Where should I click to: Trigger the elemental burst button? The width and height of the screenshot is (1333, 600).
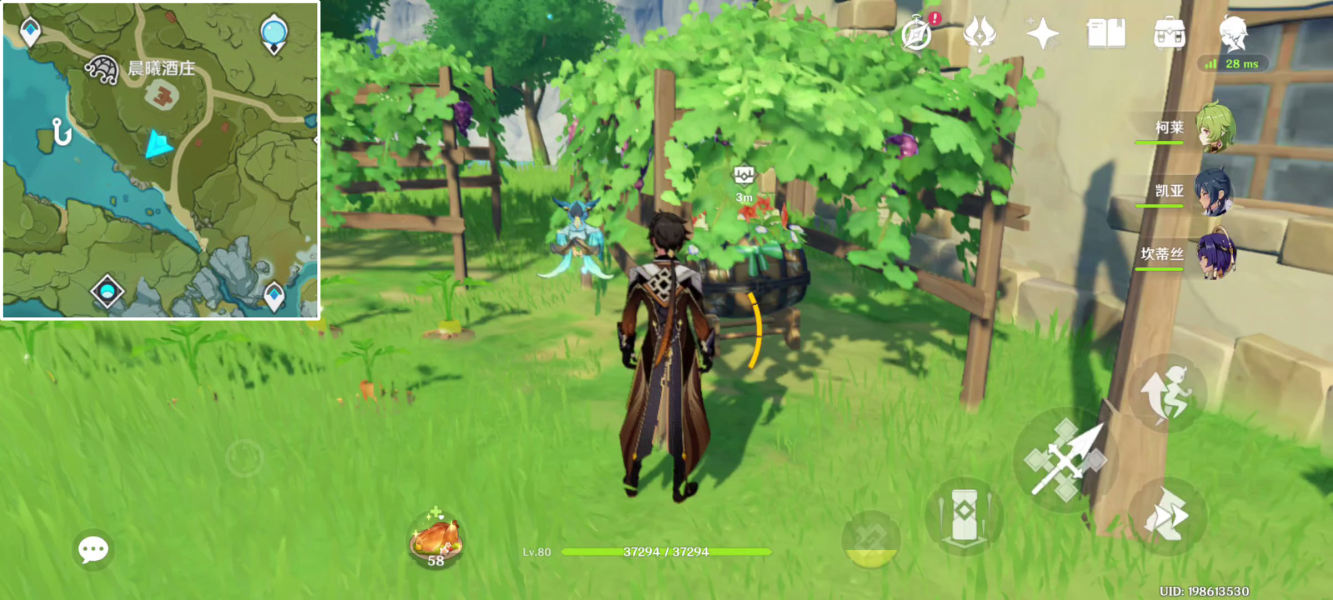871,539
